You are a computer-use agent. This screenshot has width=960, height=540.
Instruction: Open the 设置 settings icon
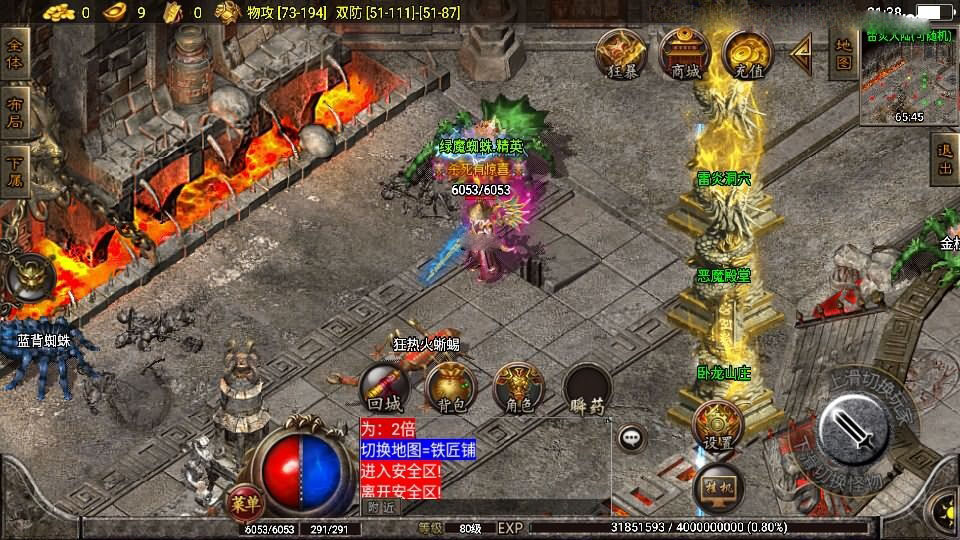pyautogui.click(x=716, y=425)
